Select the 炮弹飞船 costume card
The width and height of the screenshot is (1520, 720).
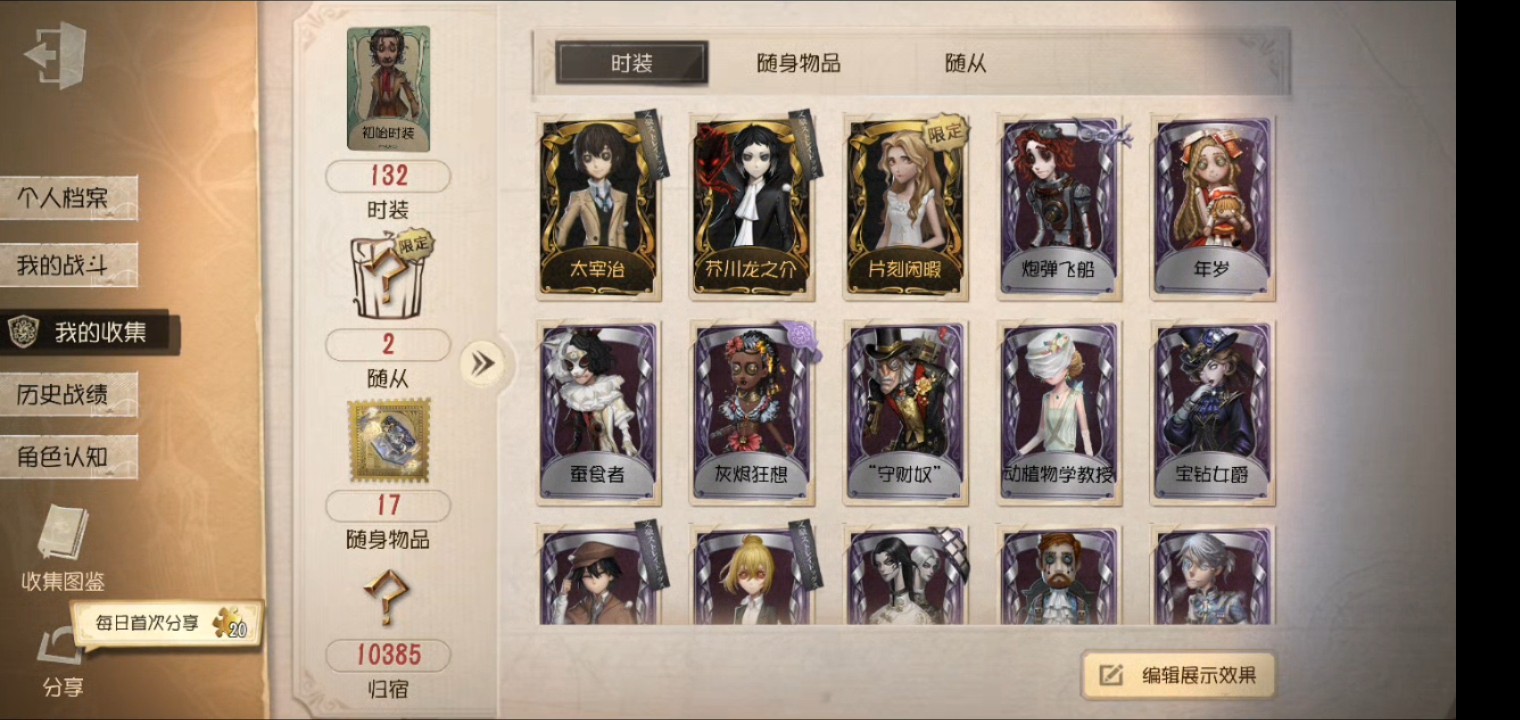coord(1059,207)
